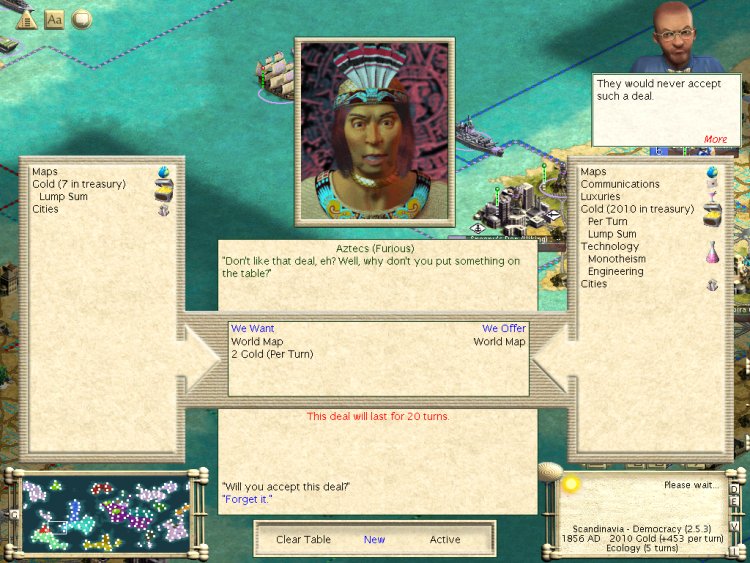Open the Aztec Cities list
Image resolution: width=750 pixels, height=563 pixels.
click(x=45, y=209)
